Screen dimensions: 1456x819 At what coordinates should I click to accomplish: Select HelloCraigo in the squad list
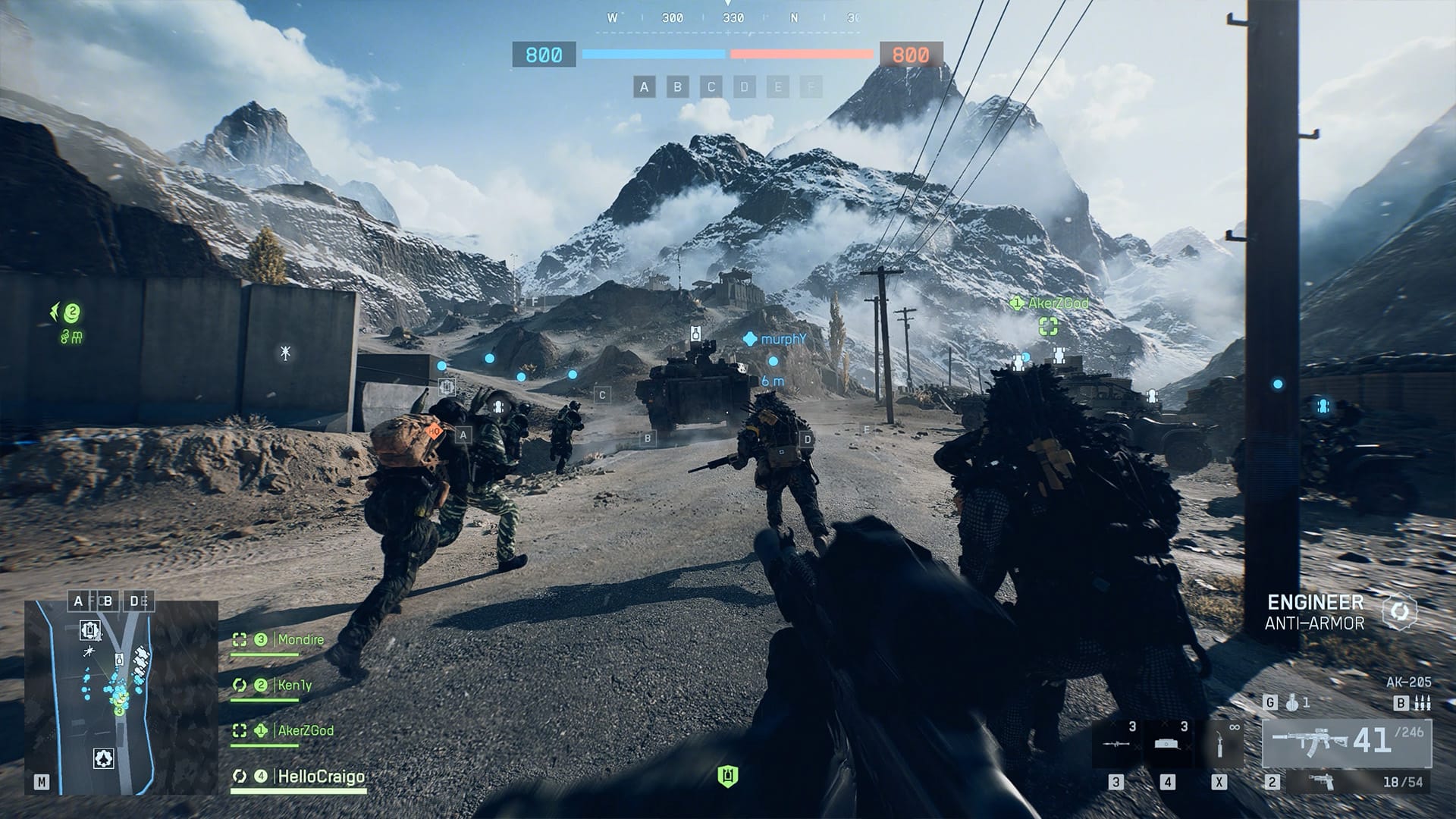click(321, 777)
